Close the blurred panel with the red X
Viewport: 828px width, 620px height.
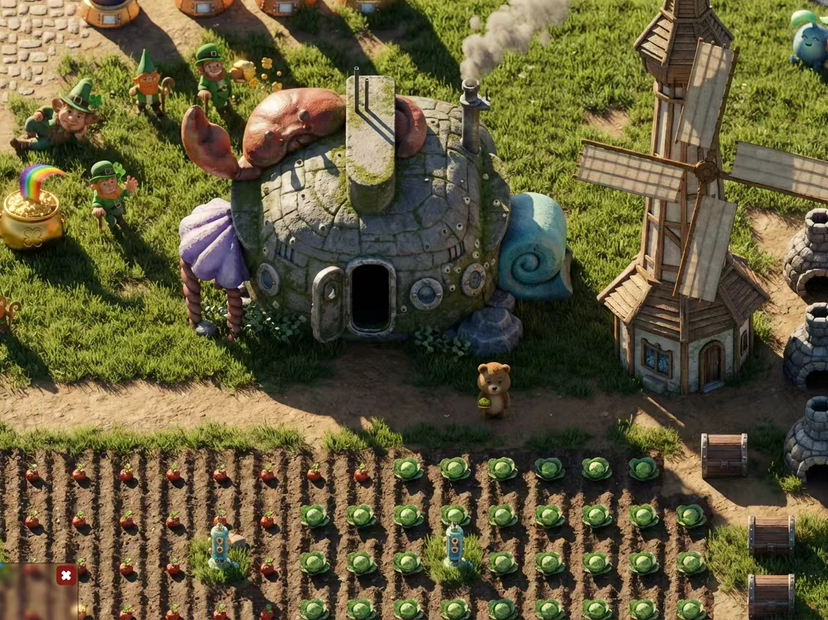pyautogui.click(x=66, y=575)
